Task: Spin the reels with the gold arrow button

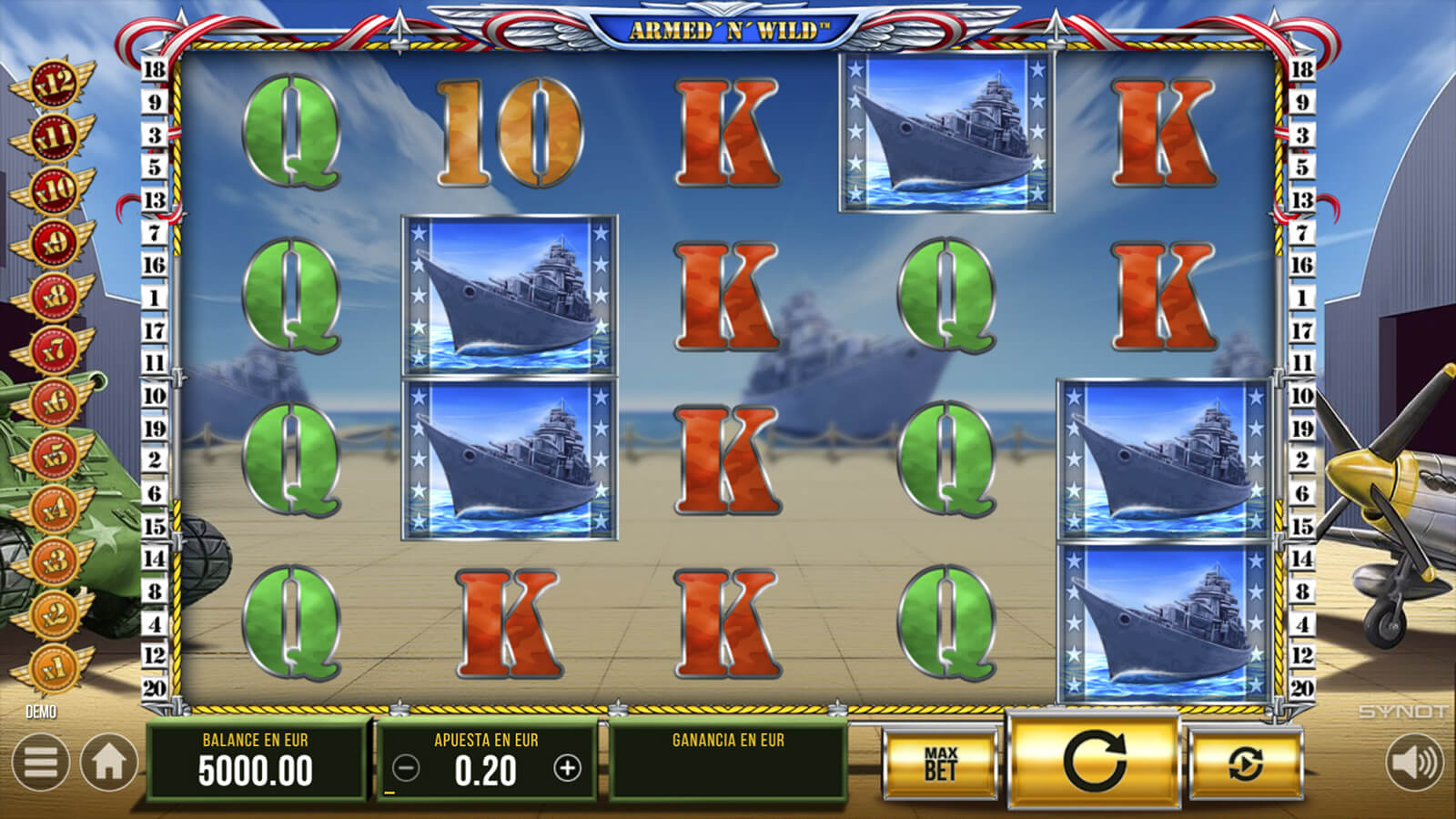Action: coord(1094,761)
